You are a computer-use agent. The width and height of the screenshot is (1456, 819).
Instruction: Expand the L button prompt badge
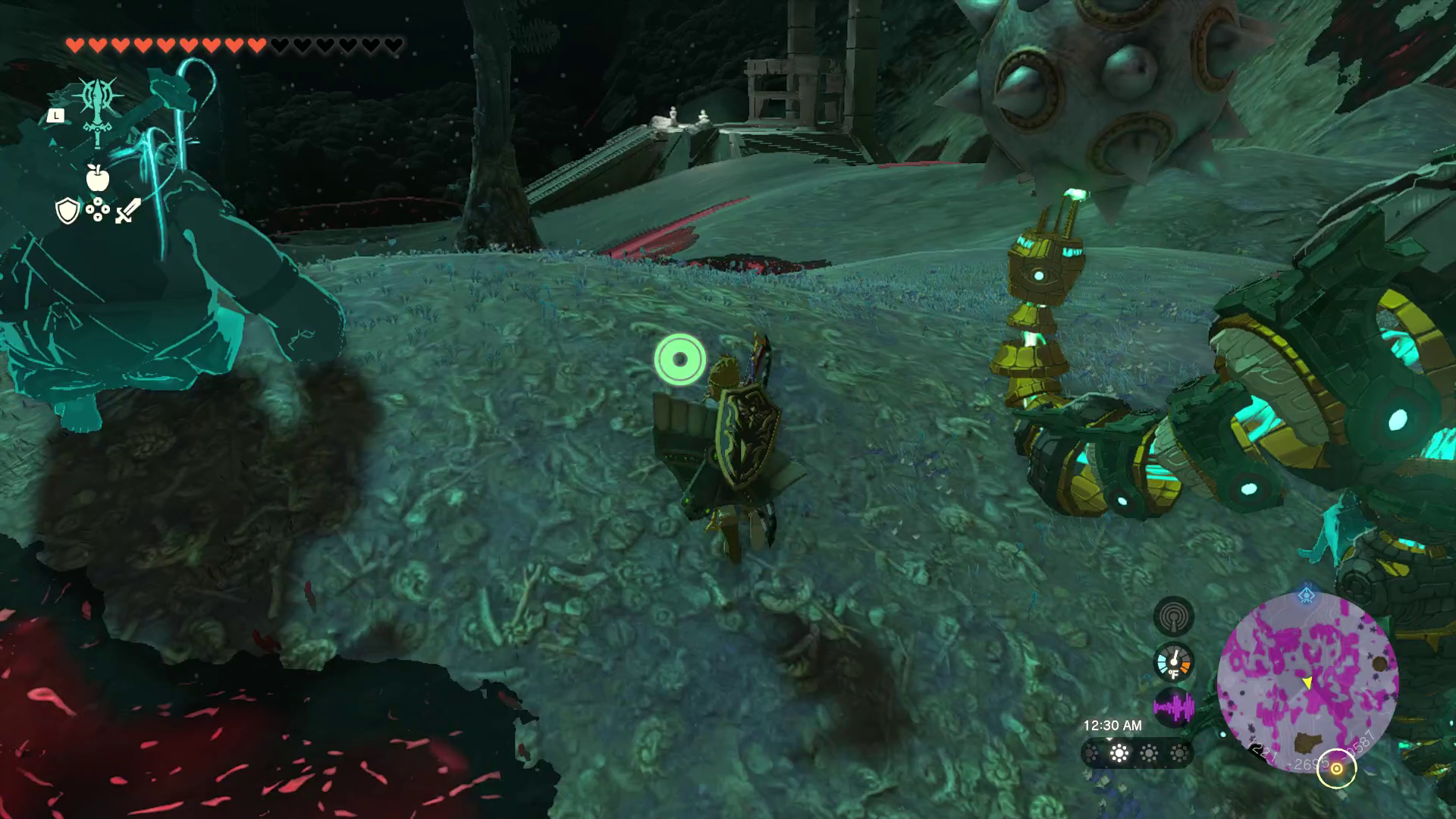[x=55, y=115]
